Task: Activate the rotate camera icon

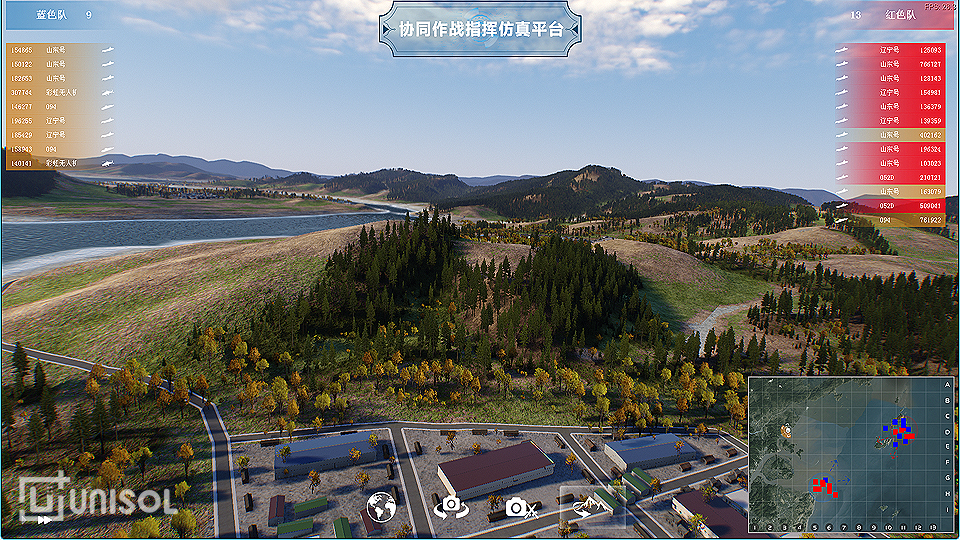Action: pos(449,507)
